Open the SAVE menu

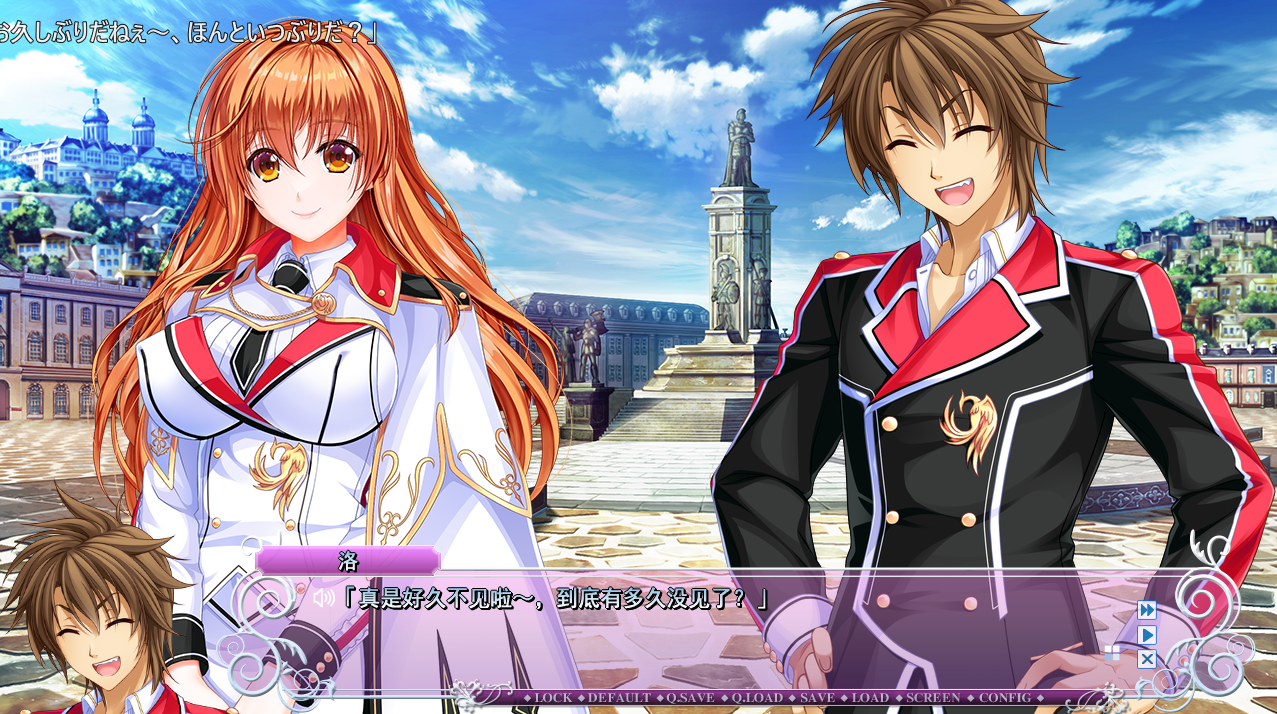[x=817, y=697]
